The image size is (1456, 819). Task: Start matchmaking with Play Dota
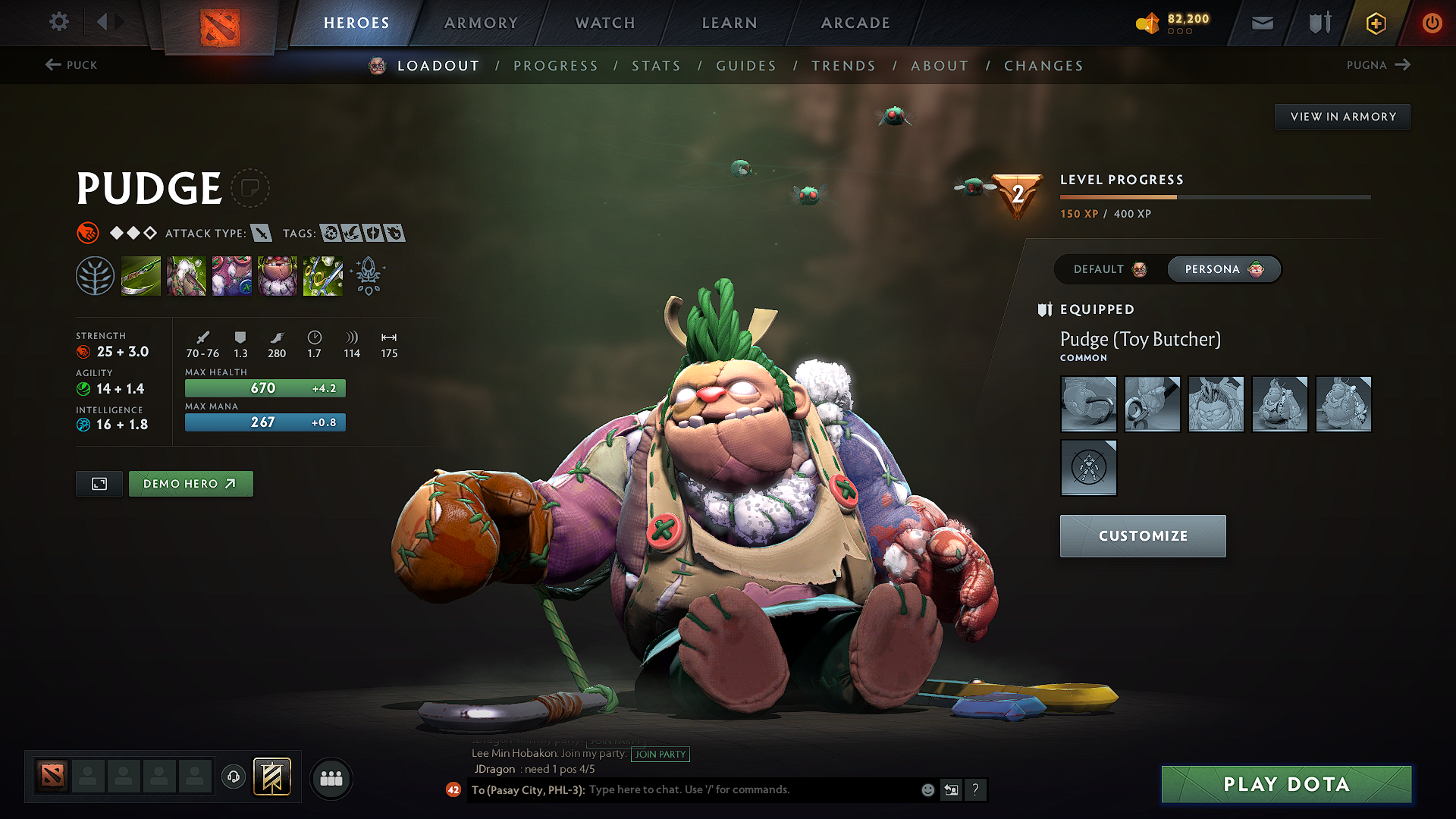click(x=1286, y=784)
